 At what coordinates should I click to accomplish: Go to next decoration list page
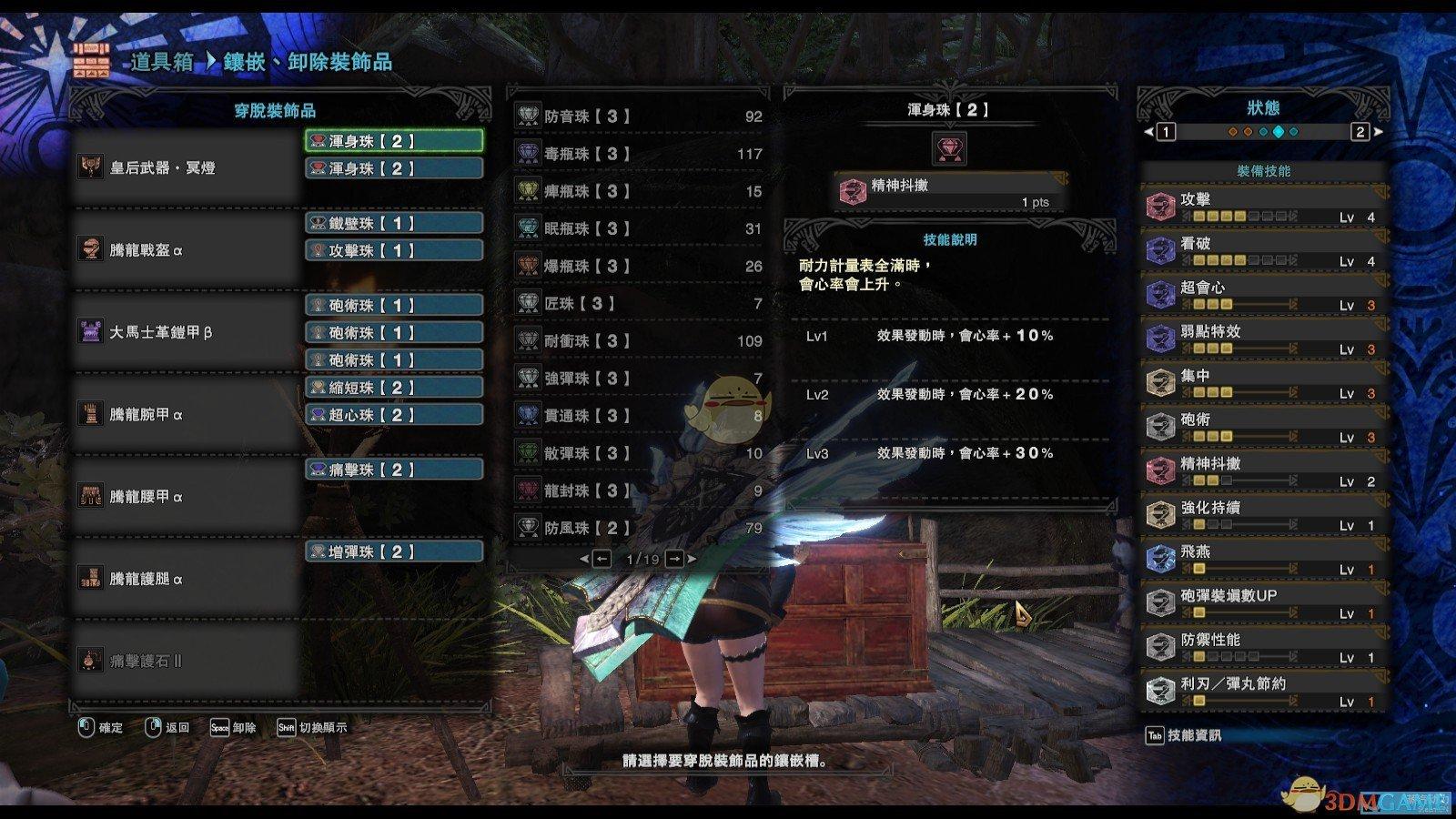[674, 559]
